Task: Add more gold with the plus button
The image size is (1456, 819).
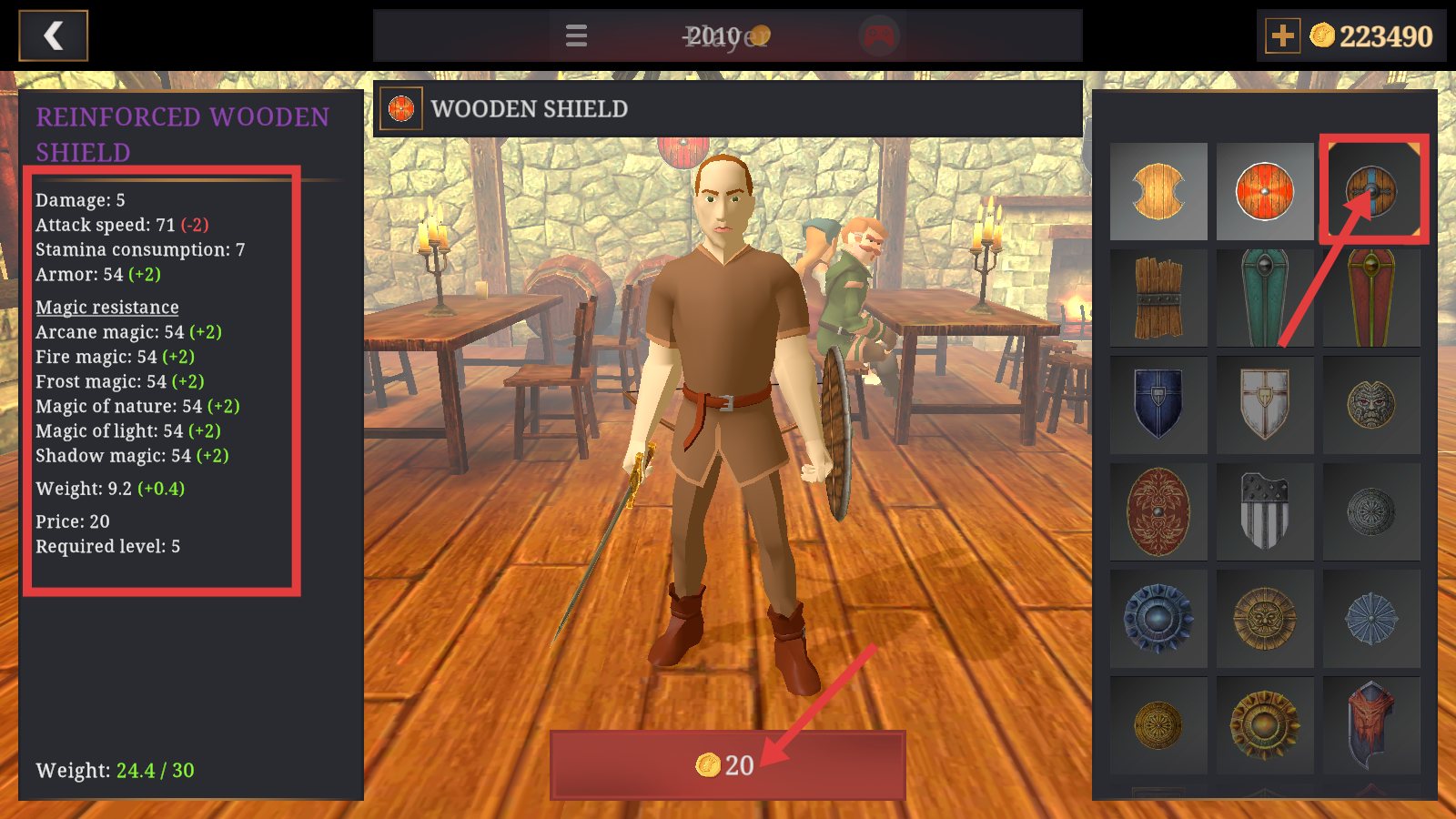Action: 1282,35
